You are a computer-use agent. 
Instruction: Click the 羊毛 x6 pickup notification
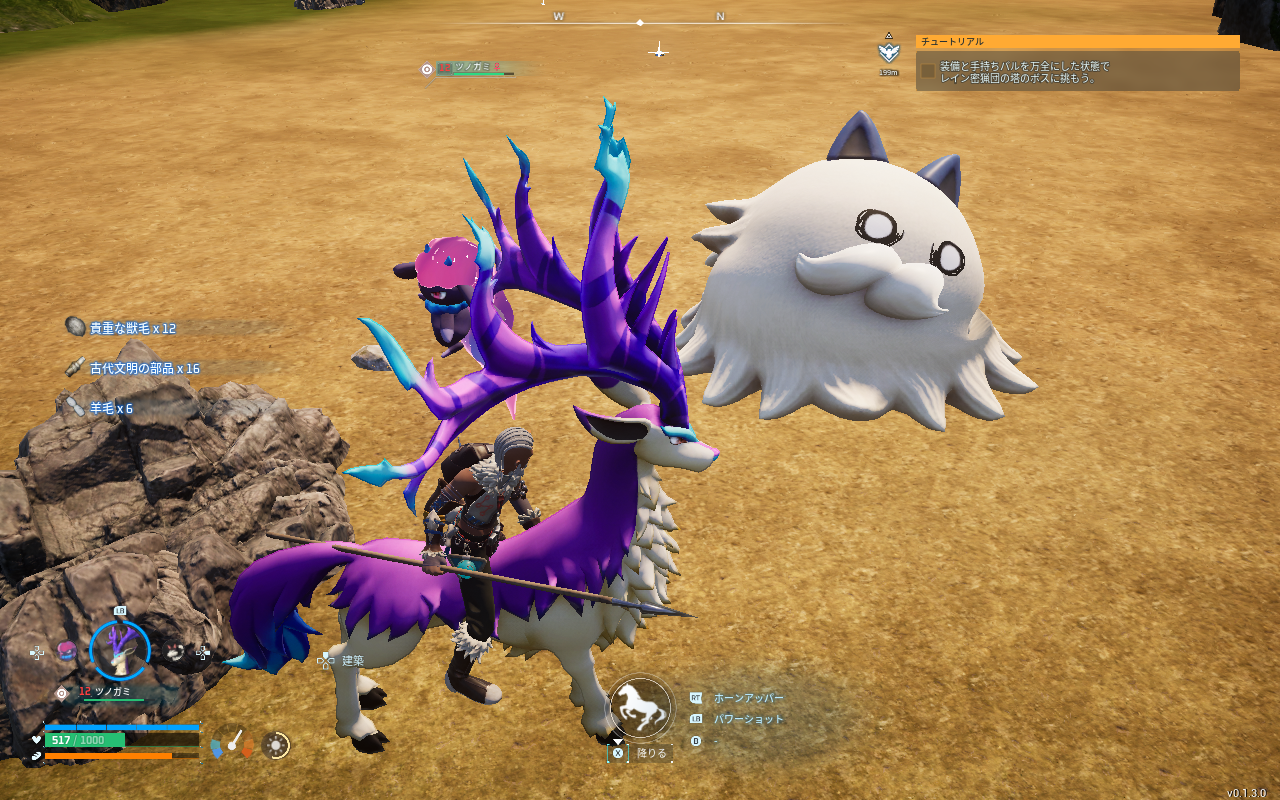click(110, 408)
